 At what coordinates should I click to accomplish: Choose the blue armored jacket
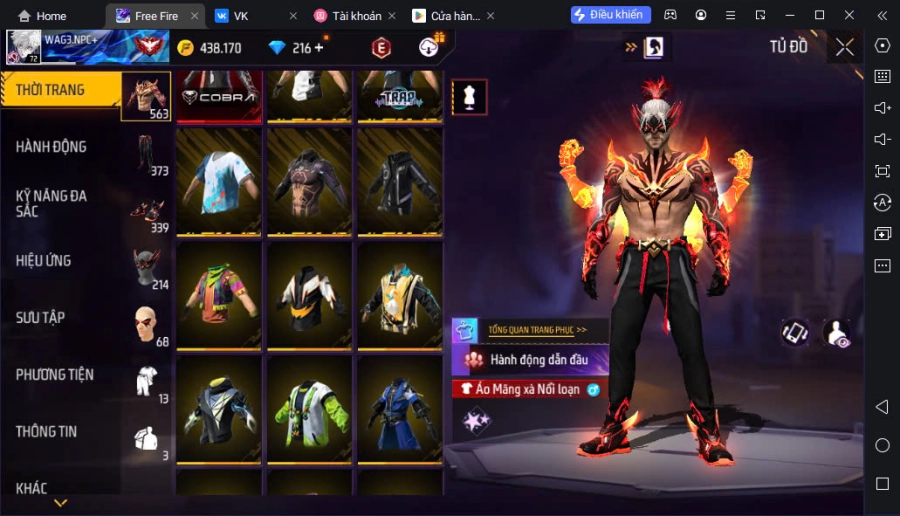coord(400,410)
